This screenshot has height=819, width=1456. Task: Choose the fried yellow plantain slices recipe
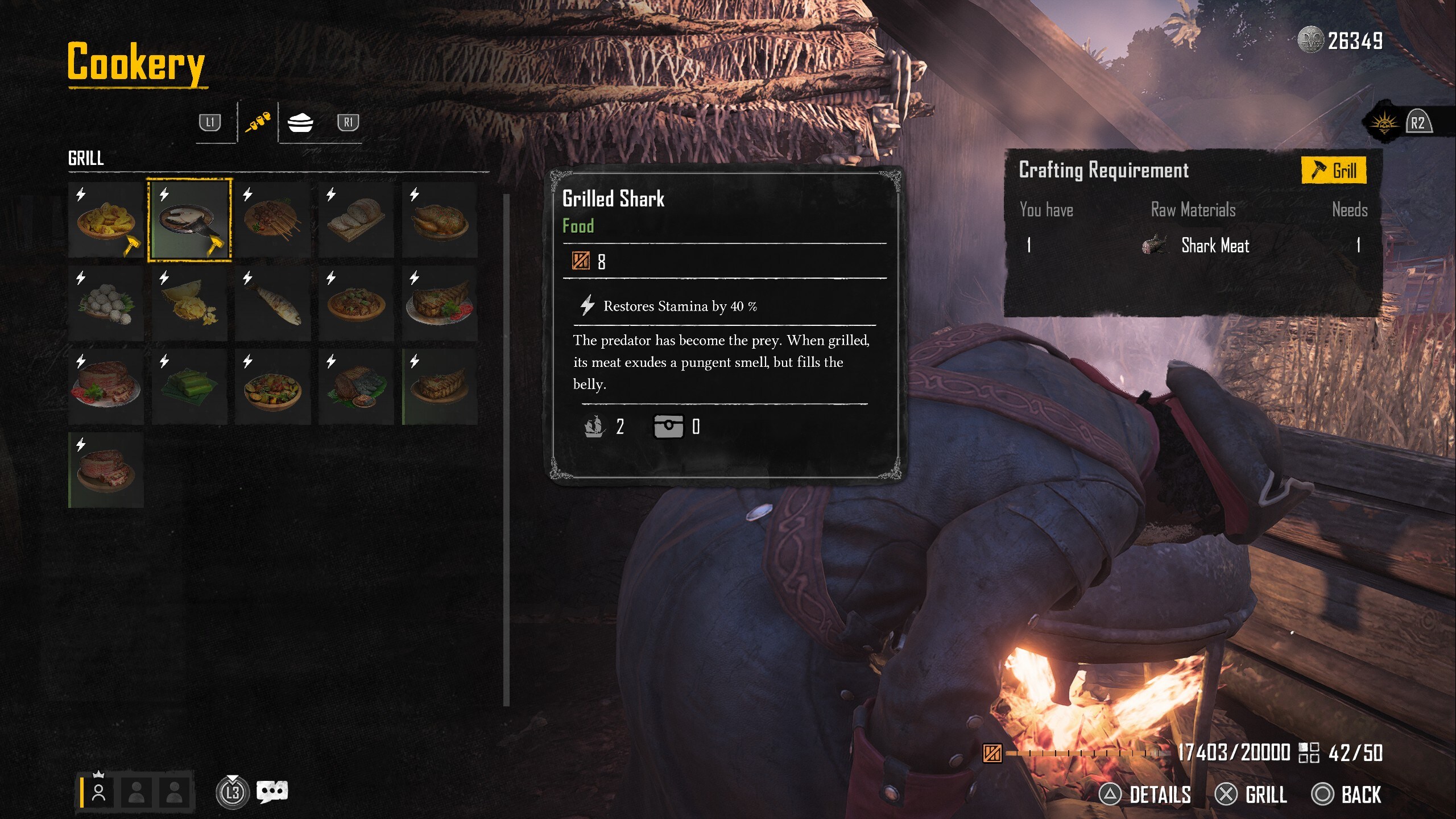pos(106,220)
